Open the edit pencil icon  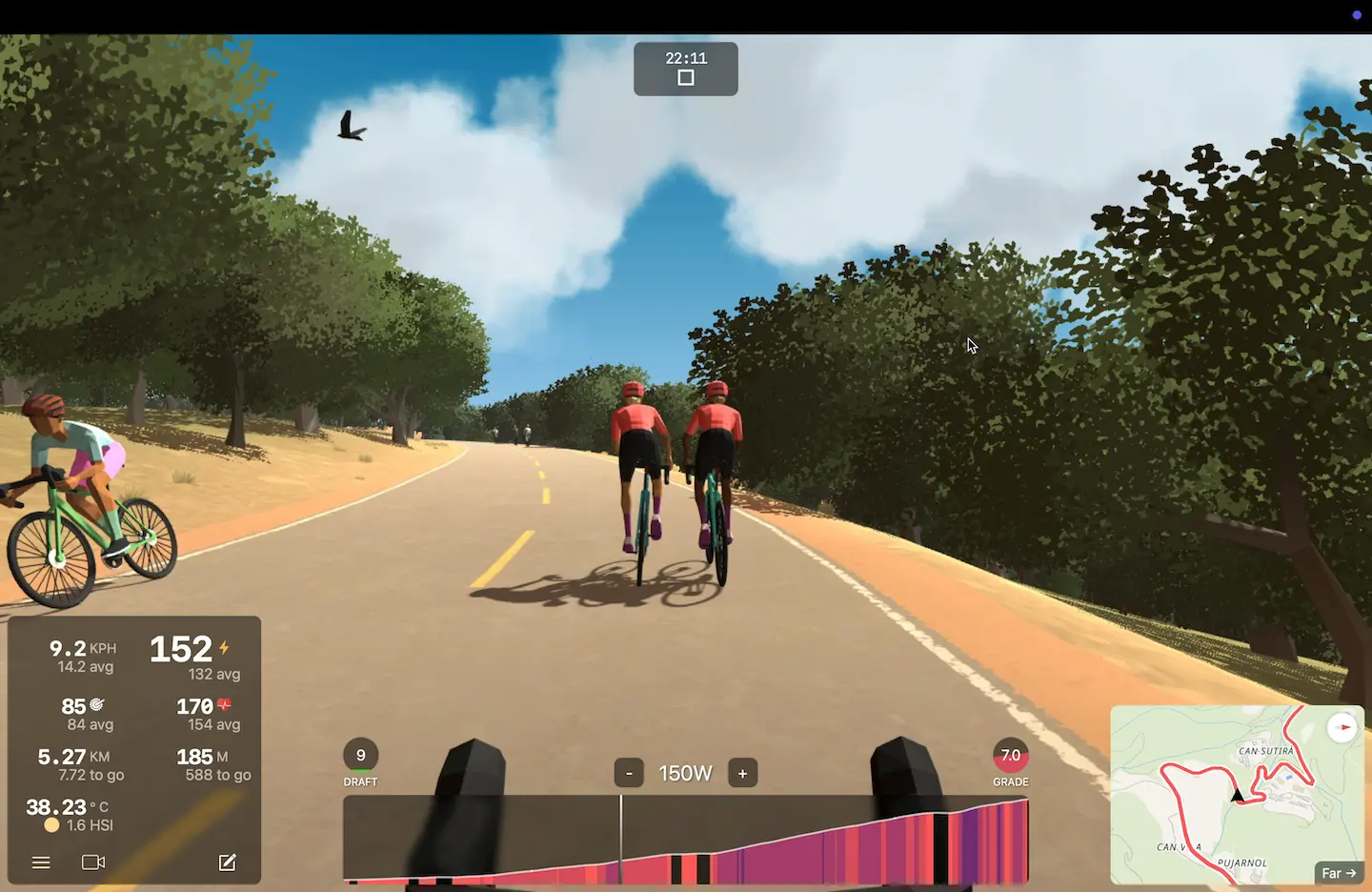coord(227,862)
